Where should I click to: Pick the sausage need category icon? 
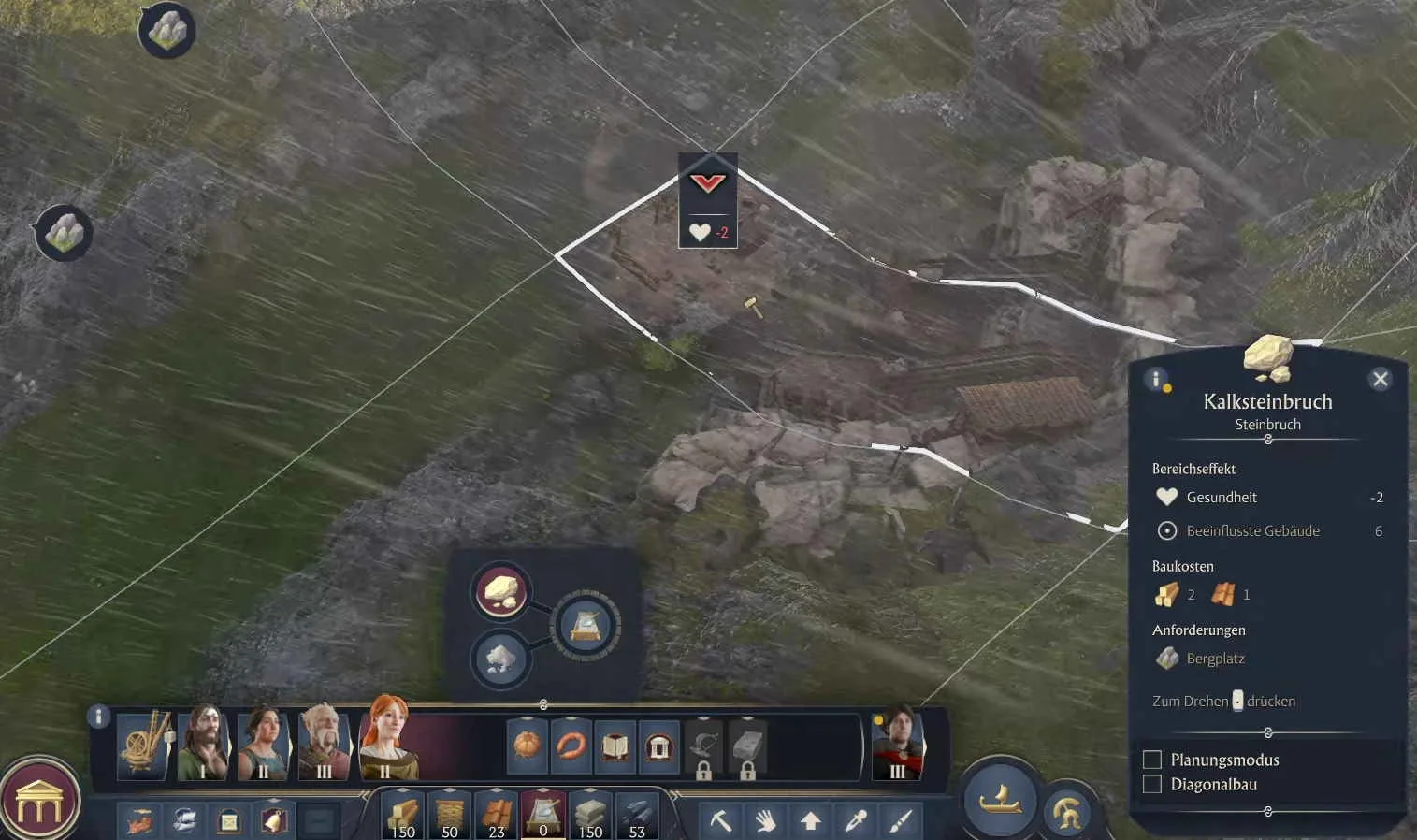coord(571,746)
